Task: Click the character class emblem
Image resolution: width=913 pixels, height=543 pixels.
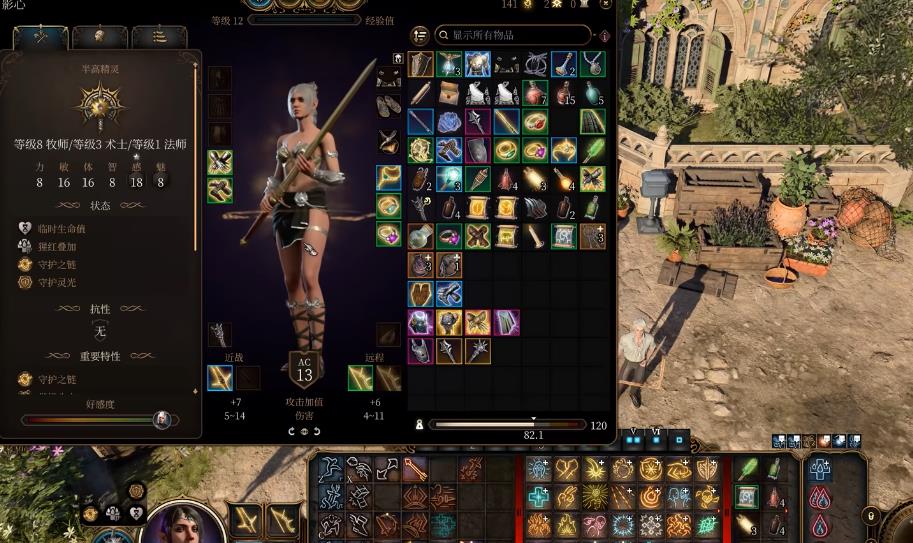Action: pos(100,105)
